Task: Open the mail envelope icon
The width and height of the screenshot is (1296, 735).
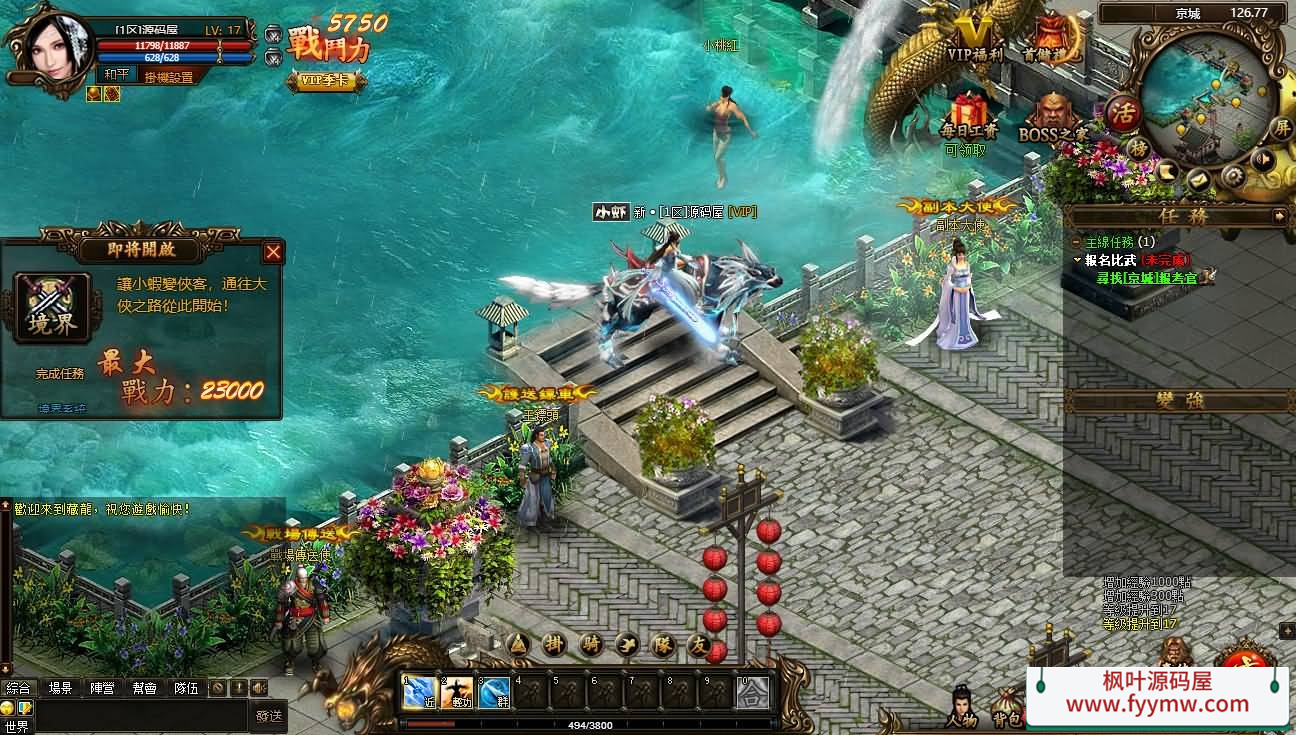Action: [1198, 181]
